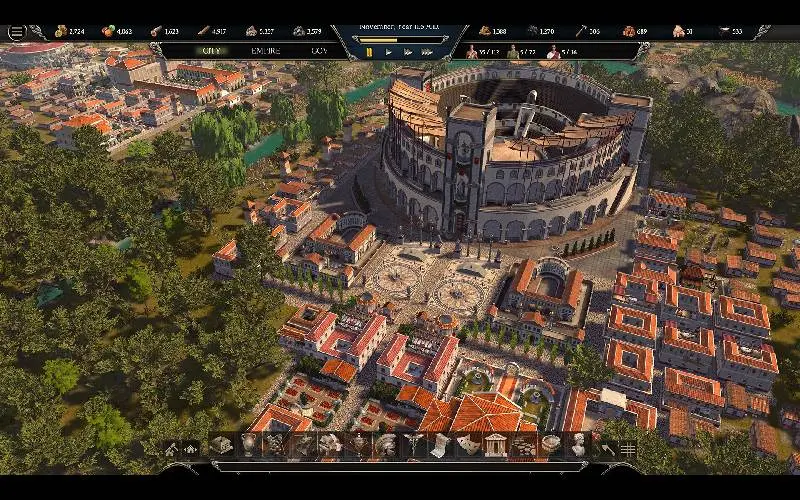Image resolution: width=800 pixels, height=500 pixels.
Task: Open the marble bust category
Action: click(577, 445)
